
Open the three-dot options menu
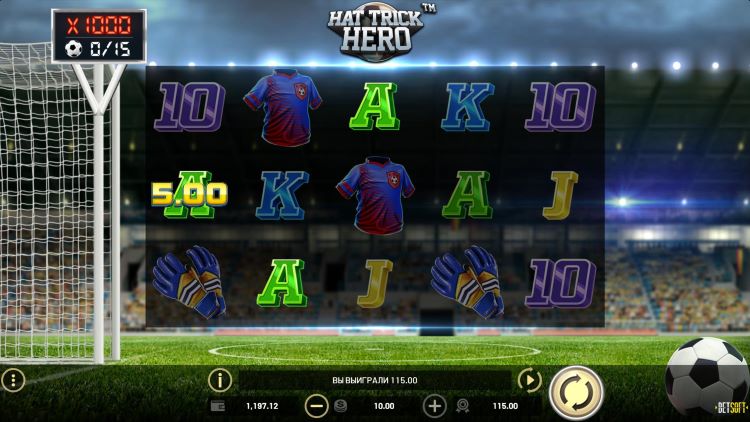tap(12, 380)
